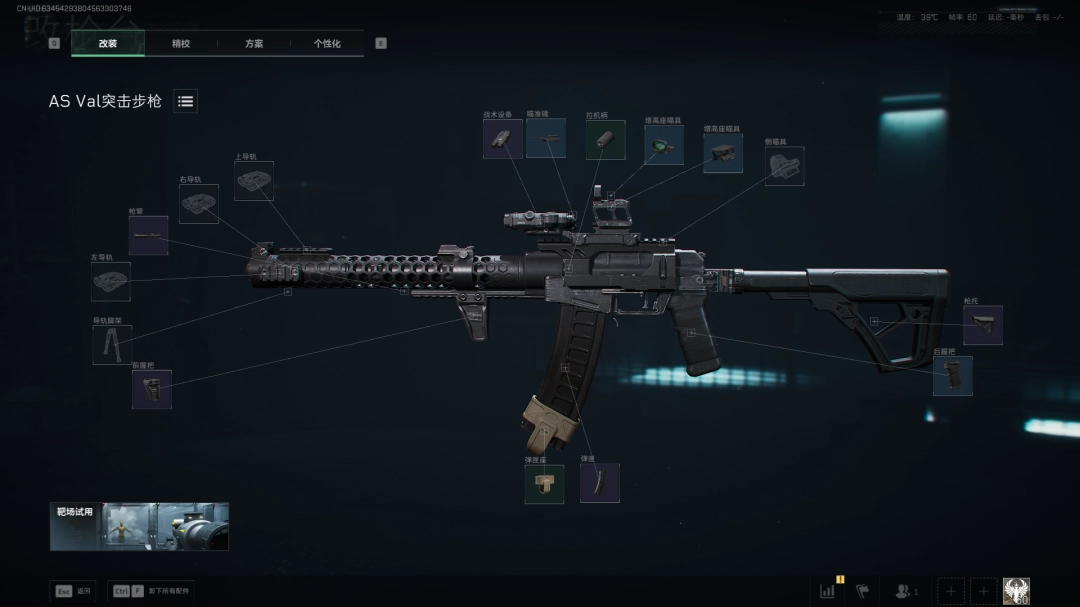Screen dimensions: 1080x607
Task: Select the 弹匣座 magazine well slot
Action: (x=545, y=484)
